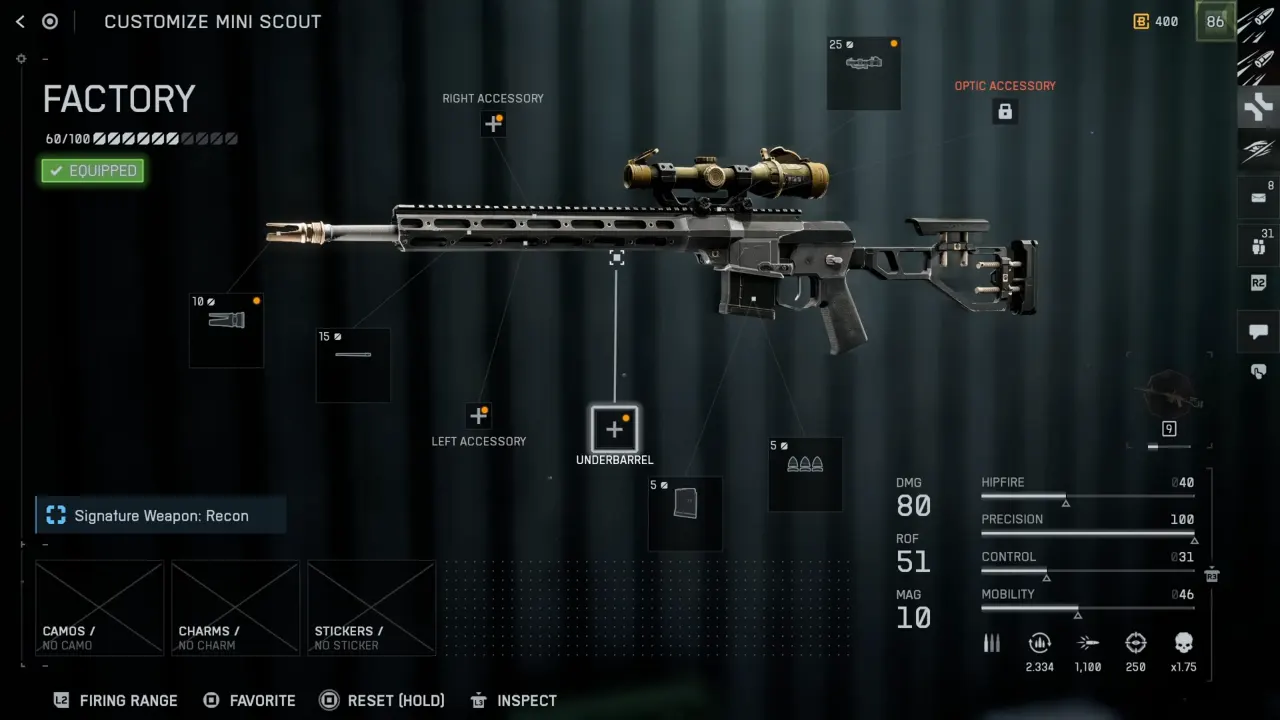Viewport: 1280px width, 720px height.
Task: Mark this weapon as Favorite
Action: (249, 700)
